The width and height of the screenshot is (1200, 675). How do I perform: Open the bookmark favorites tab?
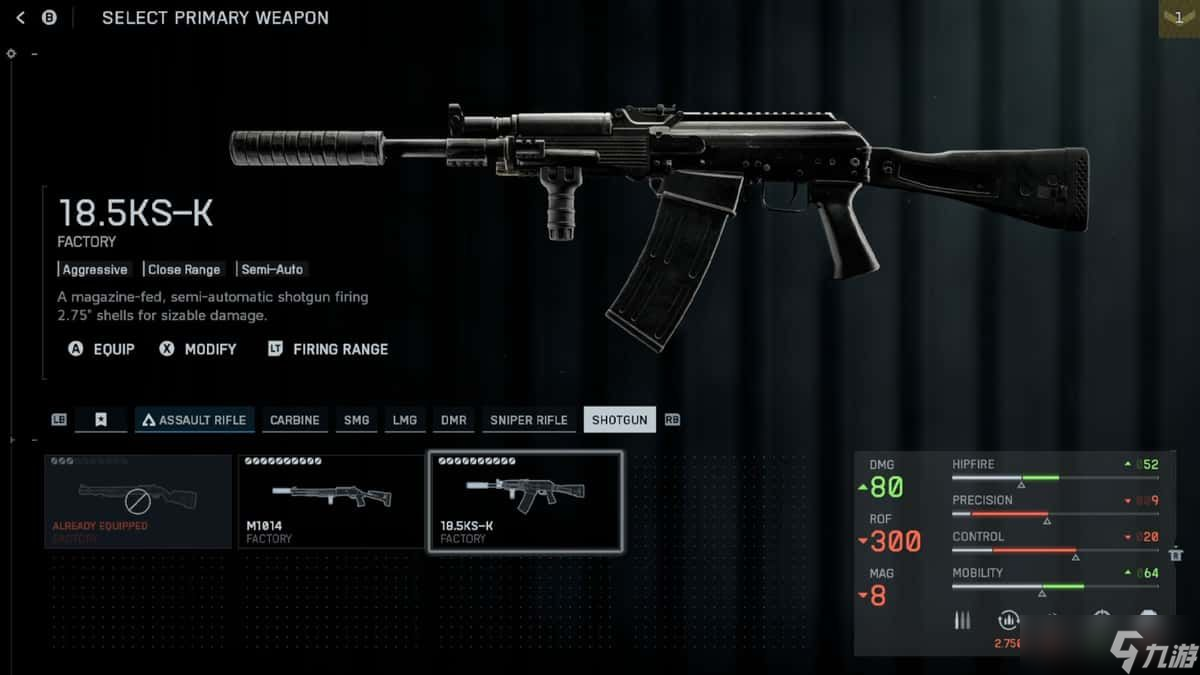pyautogui.click(x=101, y=420)
